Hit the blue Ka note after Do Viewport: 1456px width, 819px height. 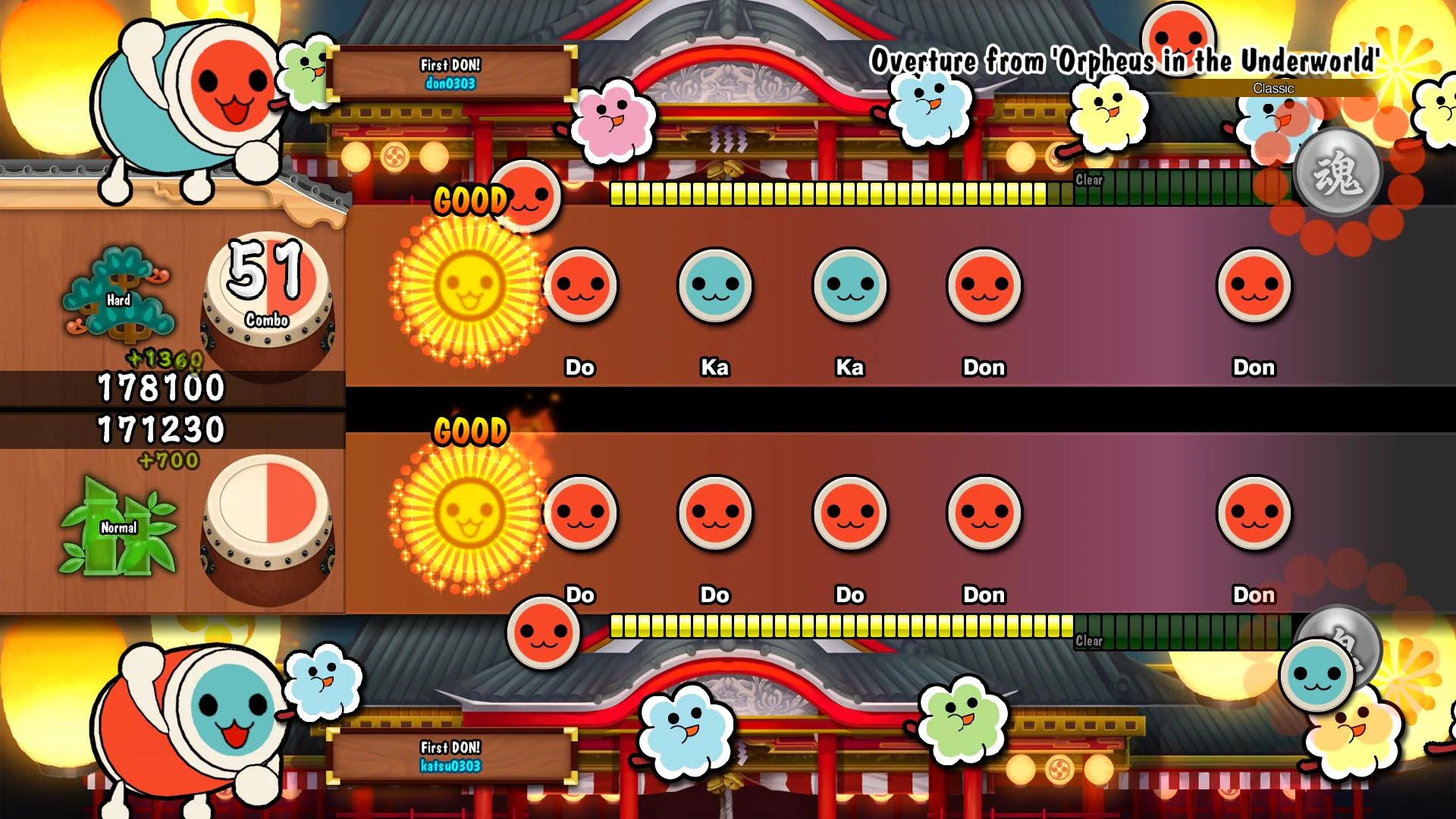tap(714, 287)
